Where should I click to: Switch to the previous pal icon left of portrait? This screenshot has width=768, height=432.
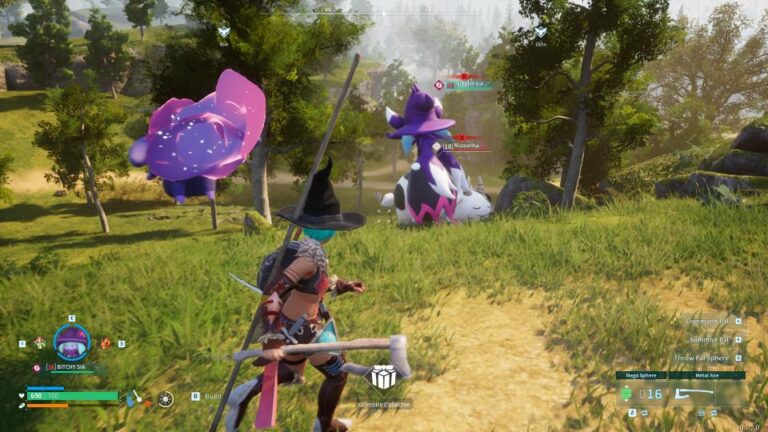tap(38, 343)
